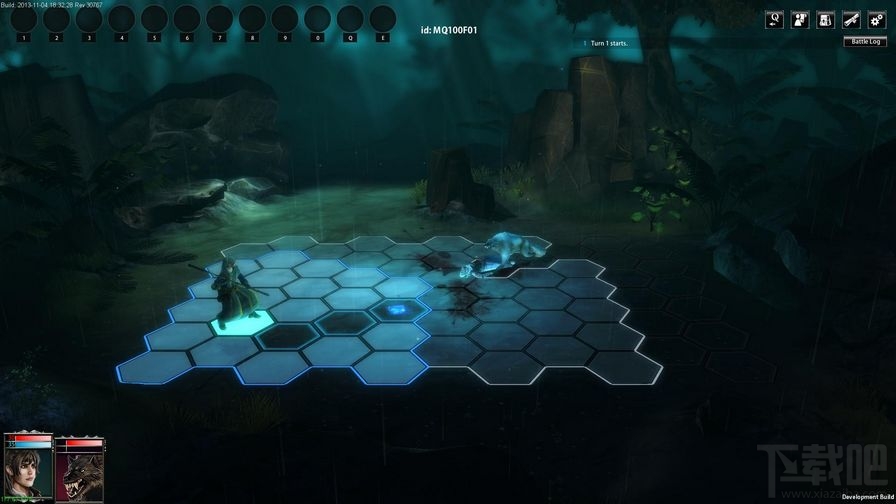Open the backpack inventory icon

[x=826, y=19]
